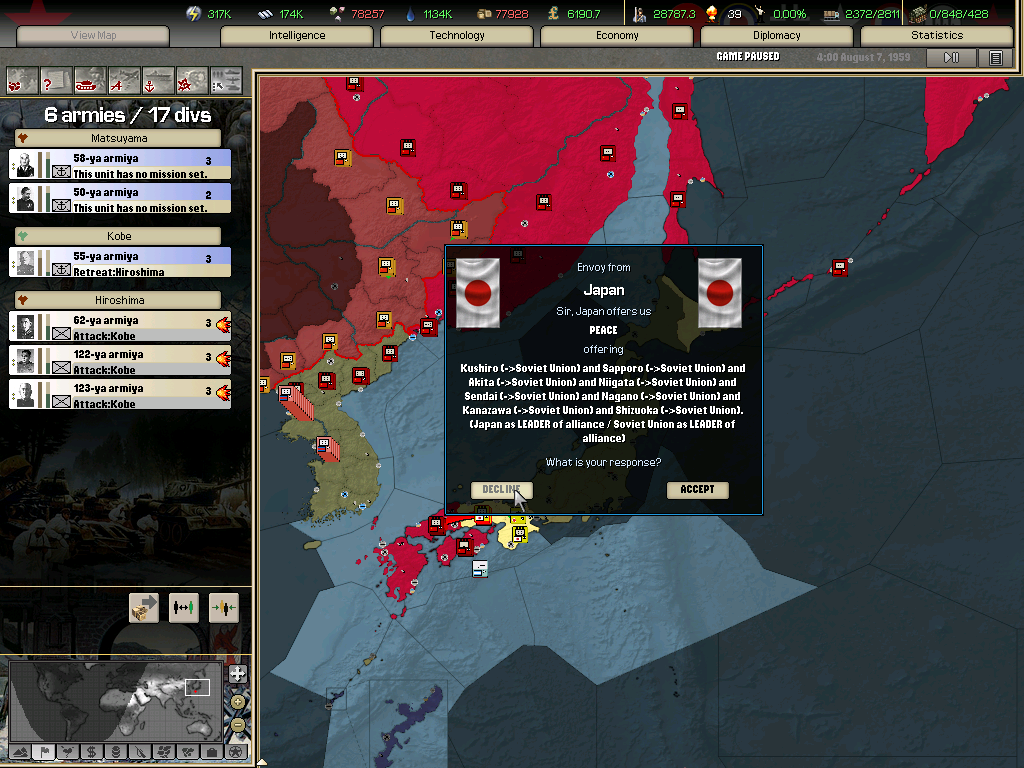
Task: Go to the Diplomacy tab
Action: pos(777,36)
